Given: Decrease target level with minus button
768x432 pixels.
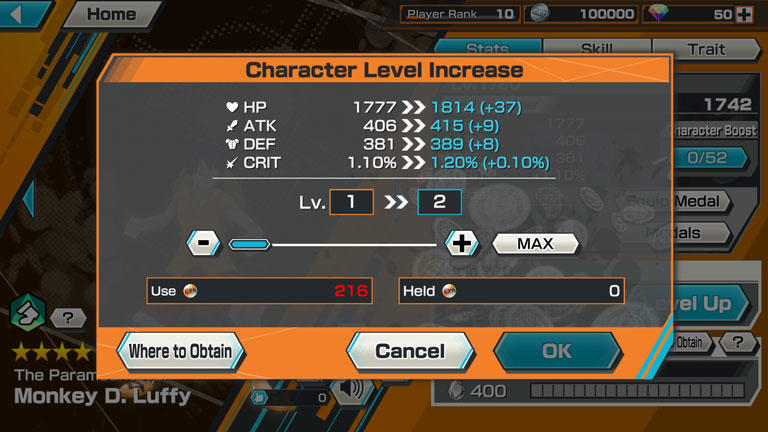Looking at the screenshot, I should tap(203, 243).
